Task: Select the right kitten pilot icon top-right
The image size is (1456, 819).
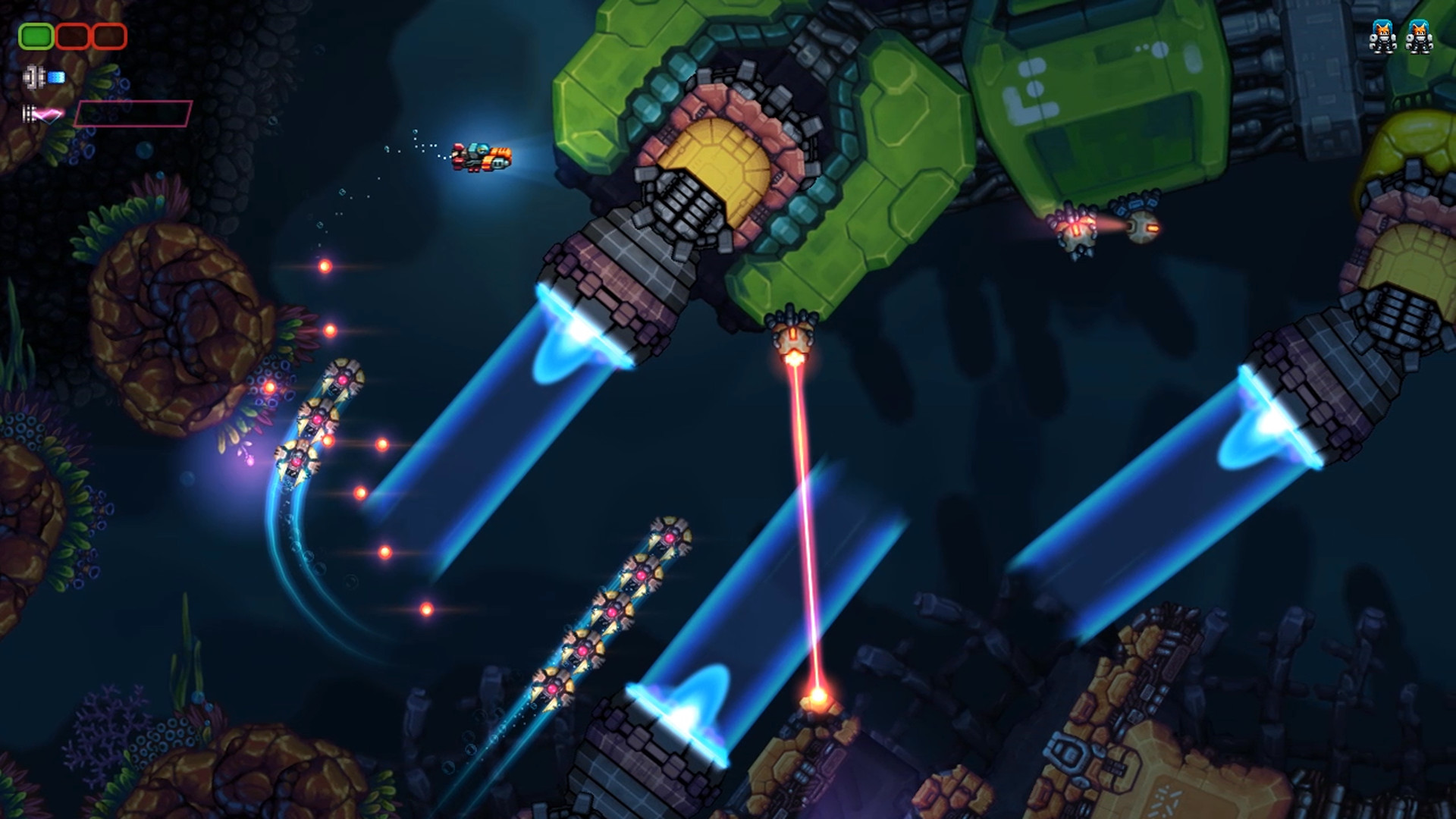Action: (1419, 36)
